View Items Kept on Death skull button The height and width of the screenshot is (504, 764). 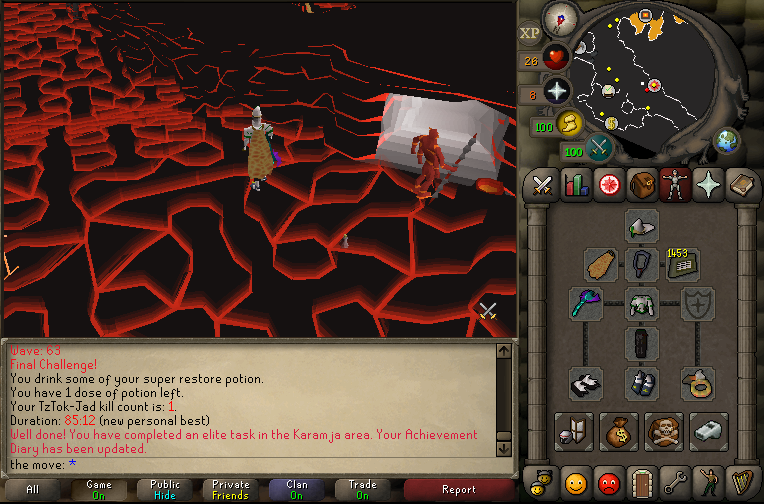pos(664,431)
